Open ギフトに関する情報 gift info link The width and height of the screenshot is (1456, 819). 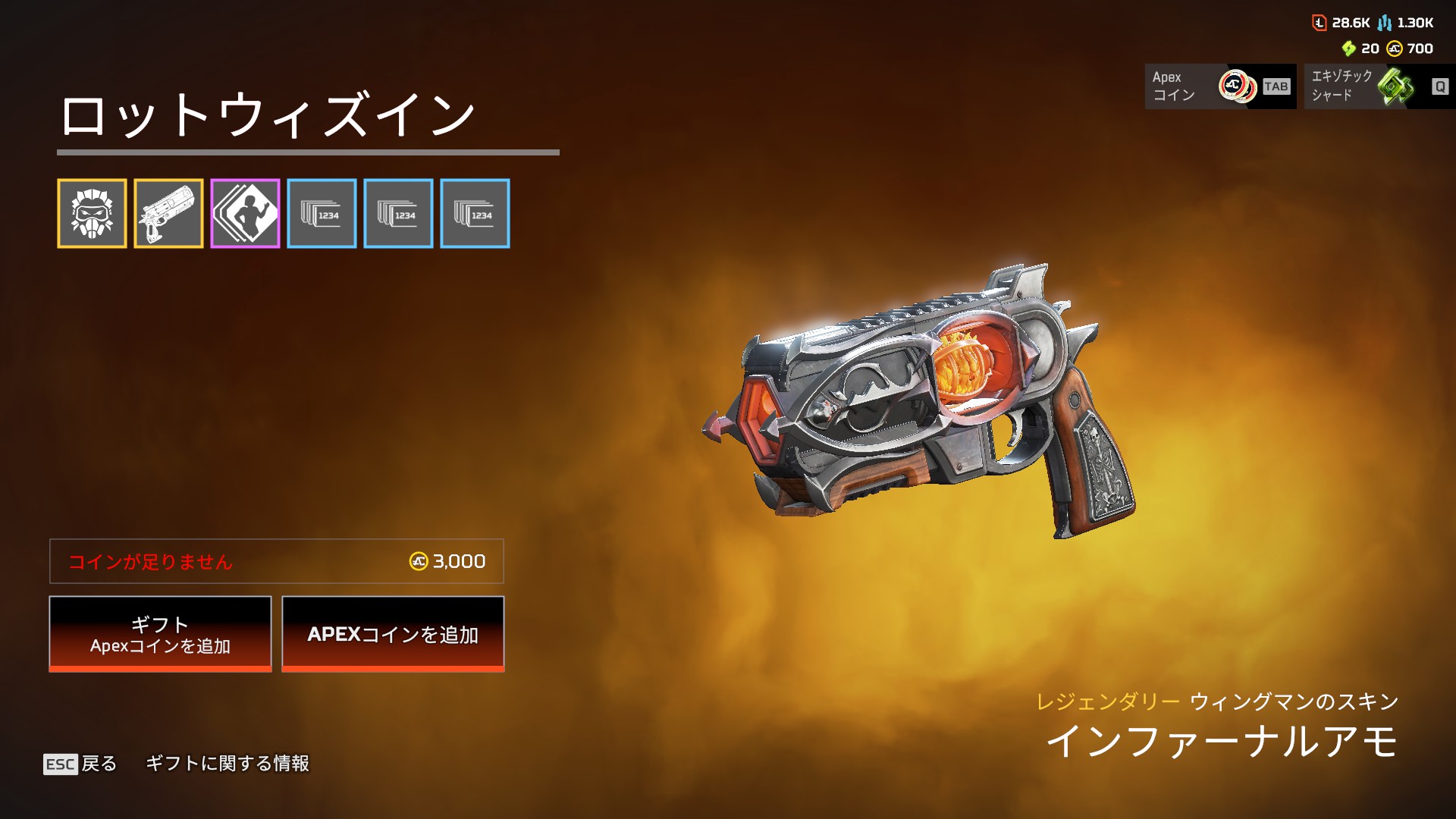click(227, 764)
